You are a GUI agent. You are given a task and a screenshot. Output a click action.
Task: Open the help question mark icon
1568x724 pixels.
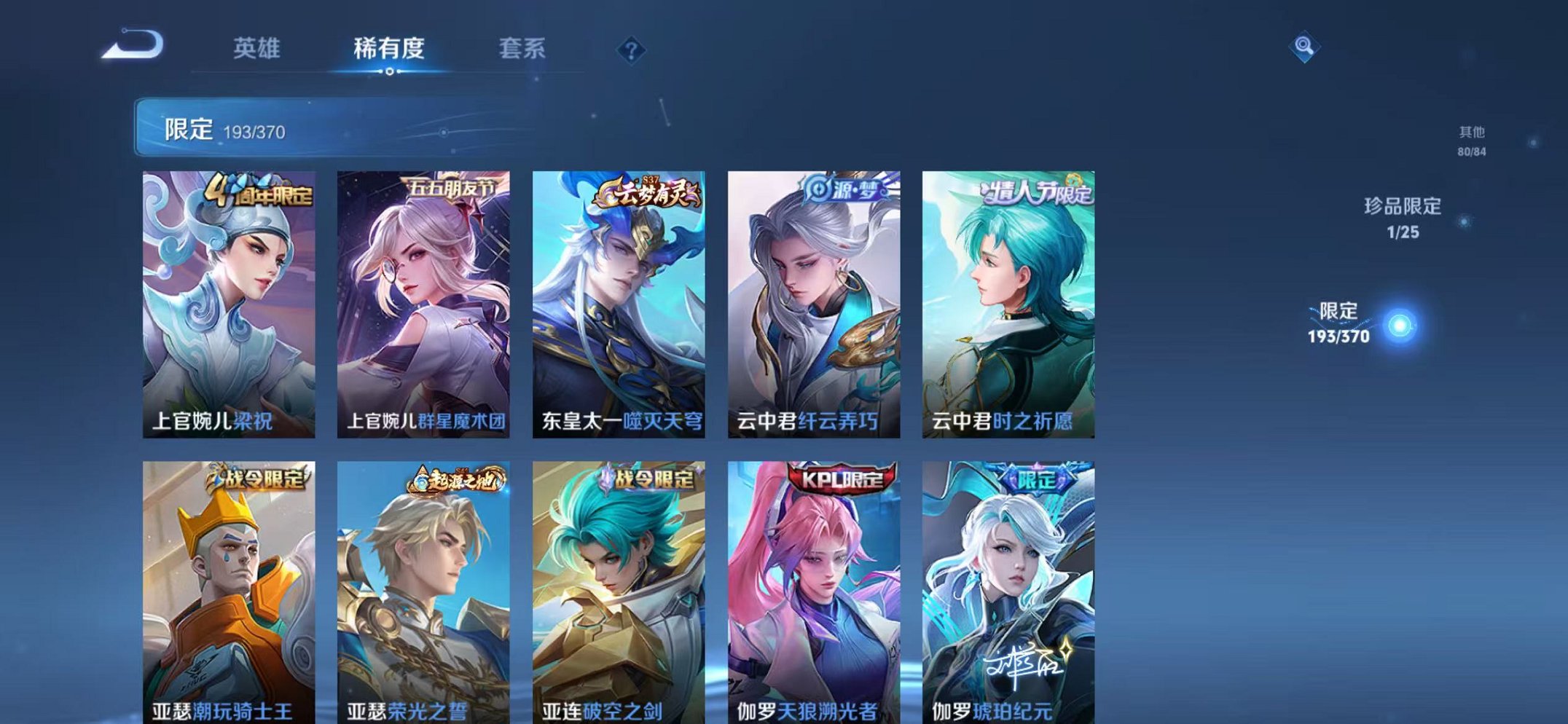(x=632, y=50)
